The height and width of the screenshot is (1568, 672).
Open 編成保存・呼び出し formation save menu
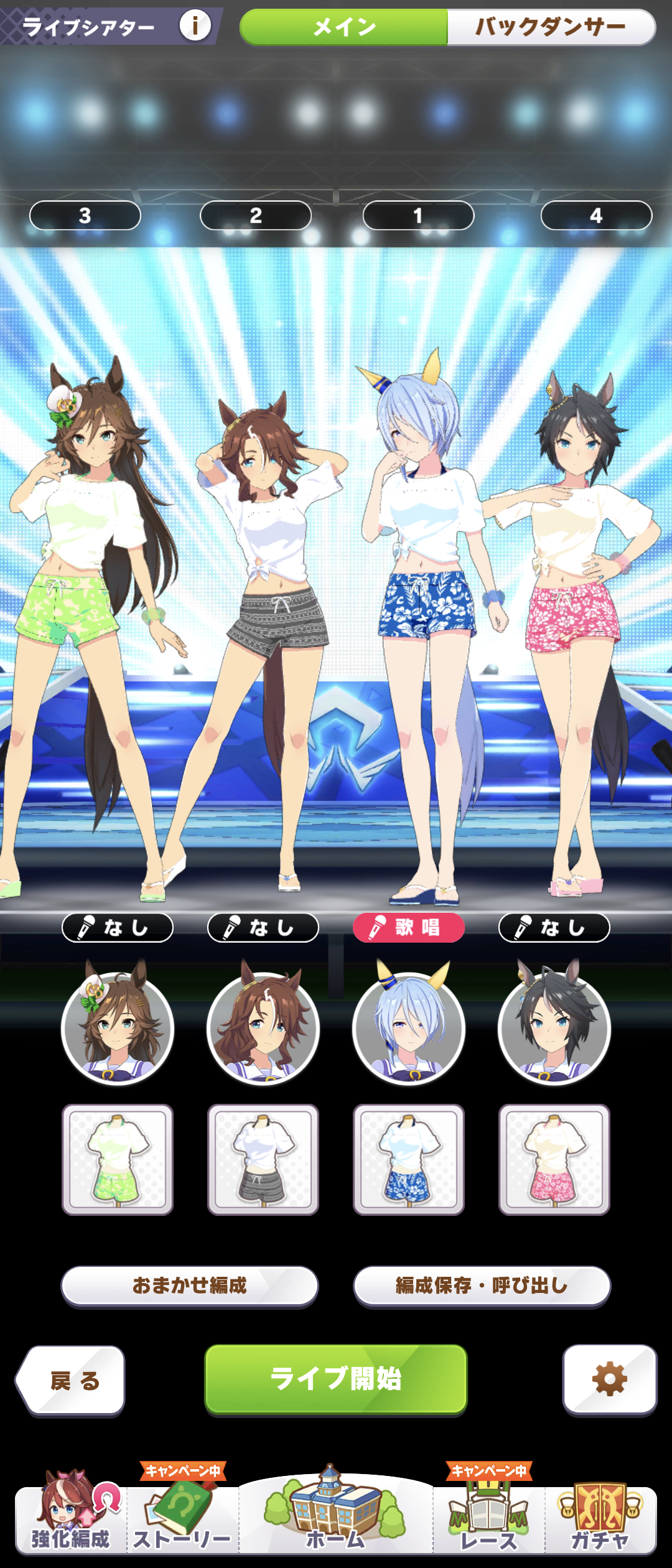pyautogui.click(x=482, y=1285)
